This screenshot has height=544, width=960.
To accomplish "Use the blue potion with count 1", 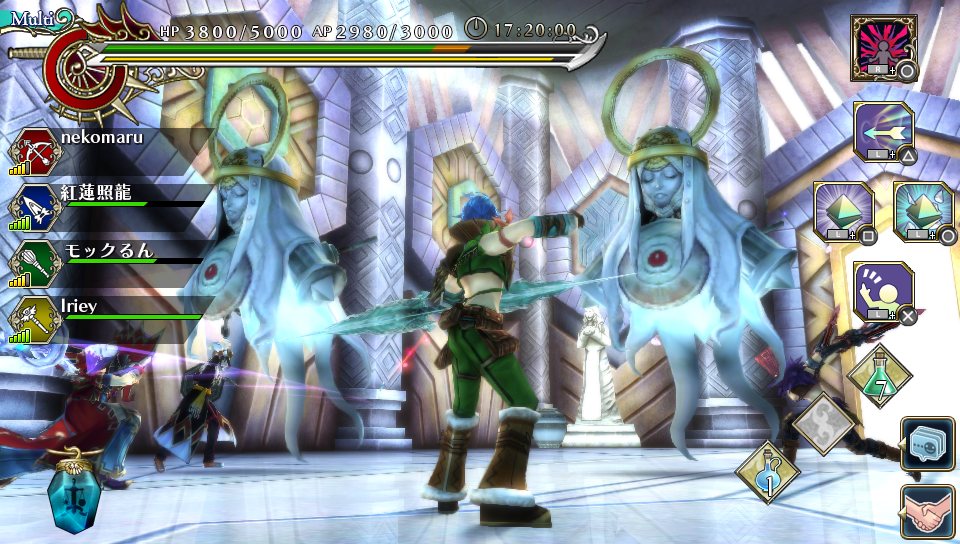I will click(x=768, y=472).
